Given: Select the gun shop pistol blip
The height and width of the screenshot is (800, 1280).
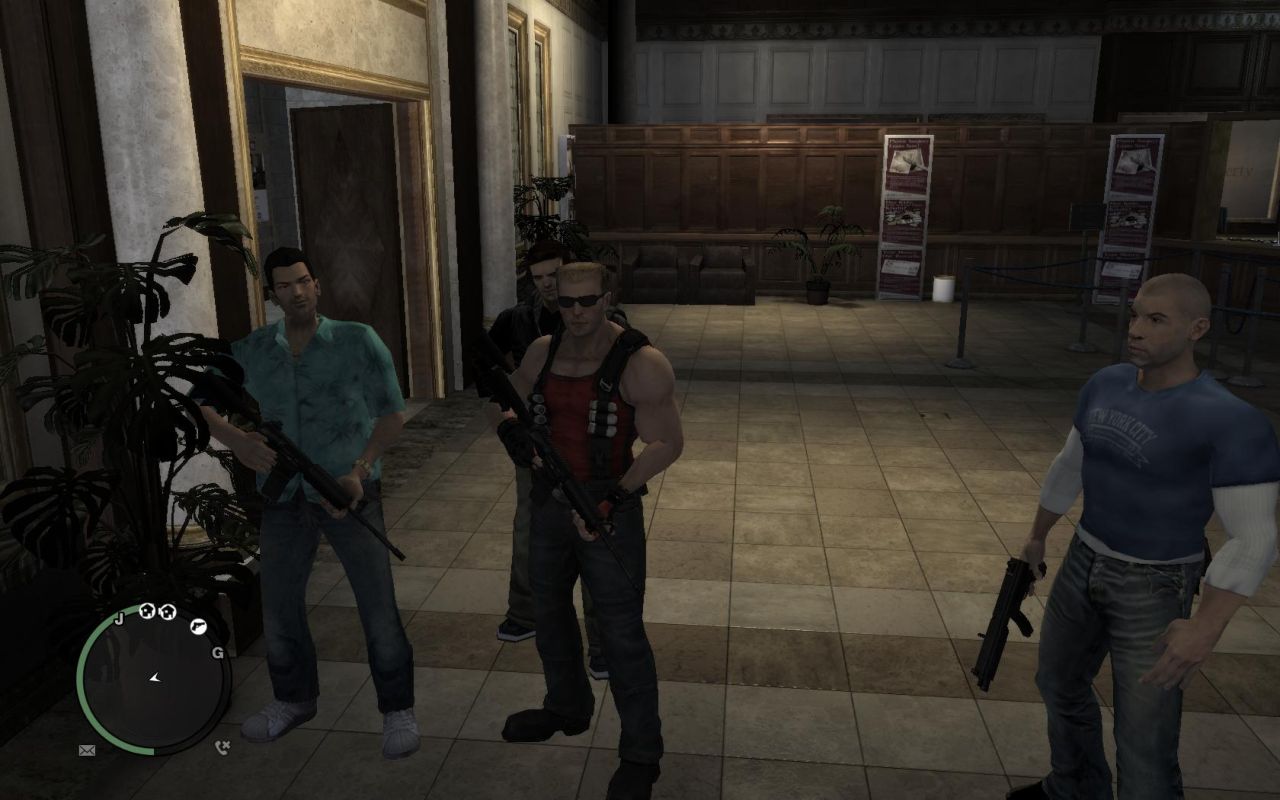Looking at the screenshot, I should tap(198, 626).
